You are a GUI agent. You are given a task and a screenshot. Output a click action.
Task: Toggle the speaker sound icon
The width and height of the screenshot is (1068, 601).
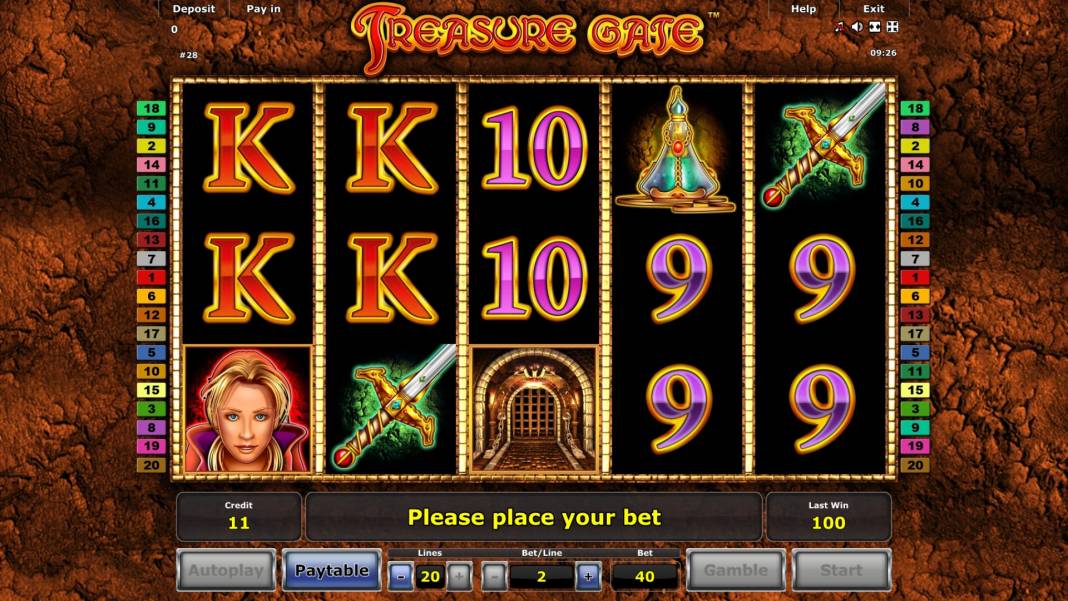[x=857, y=27]
